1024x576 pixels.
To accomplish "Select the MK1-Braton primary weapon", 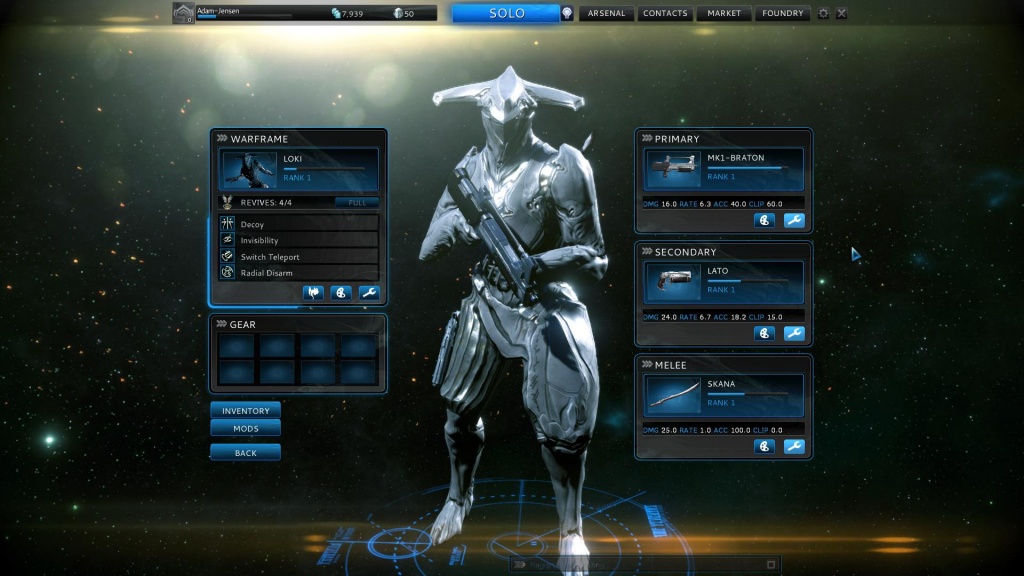I will (724, 168).
